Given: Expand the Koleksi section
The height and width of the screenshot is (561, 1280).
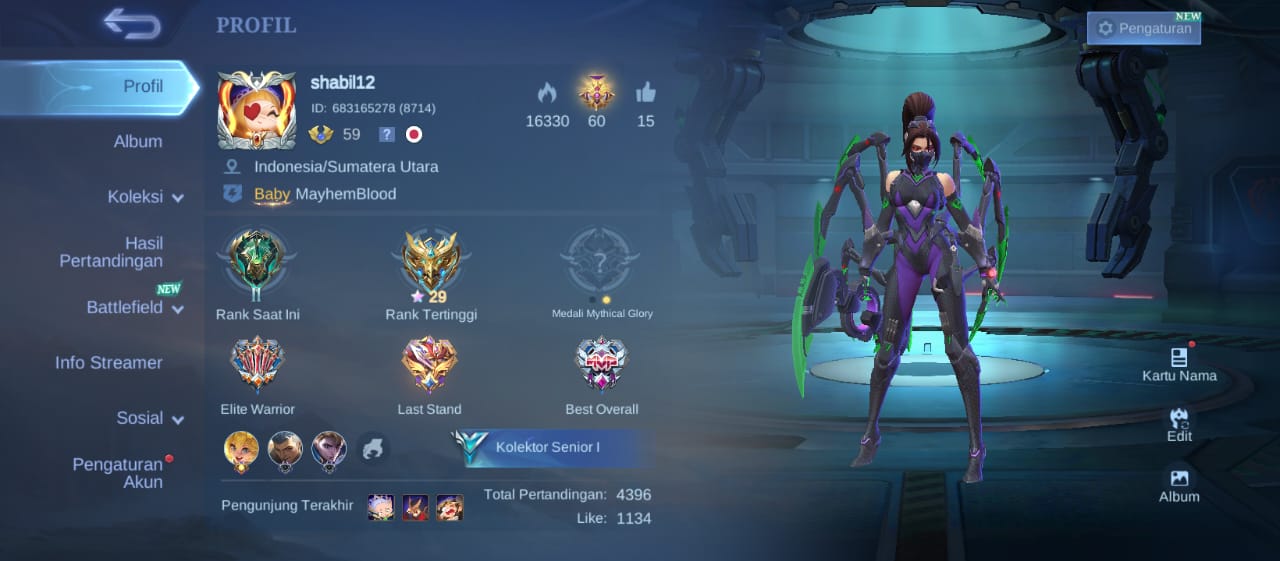Looking at the screenshot, I should click(x=145, y=197).
